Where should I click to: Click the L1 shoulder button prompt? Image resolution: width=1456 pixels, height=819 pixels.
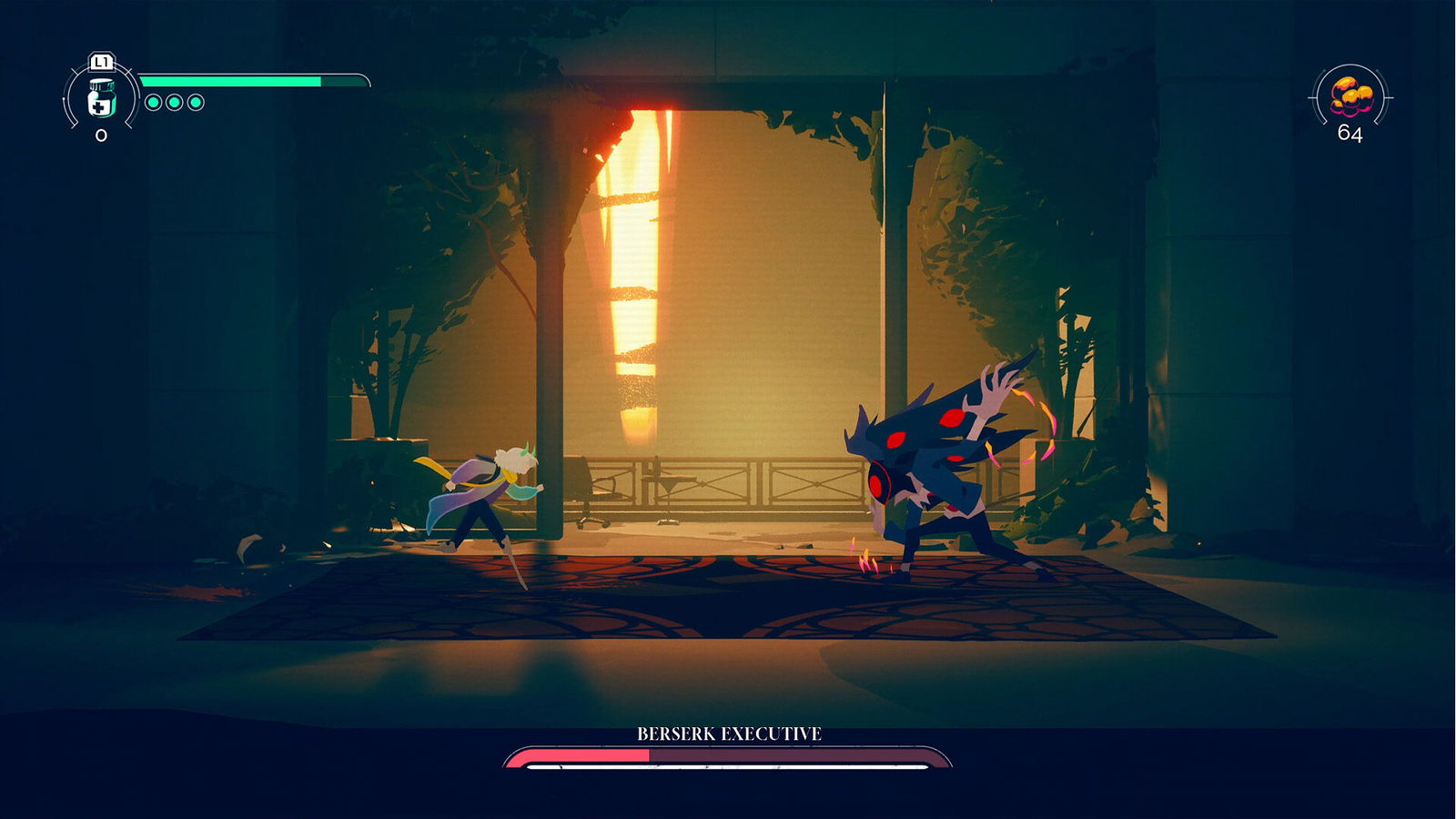[100, 64]
